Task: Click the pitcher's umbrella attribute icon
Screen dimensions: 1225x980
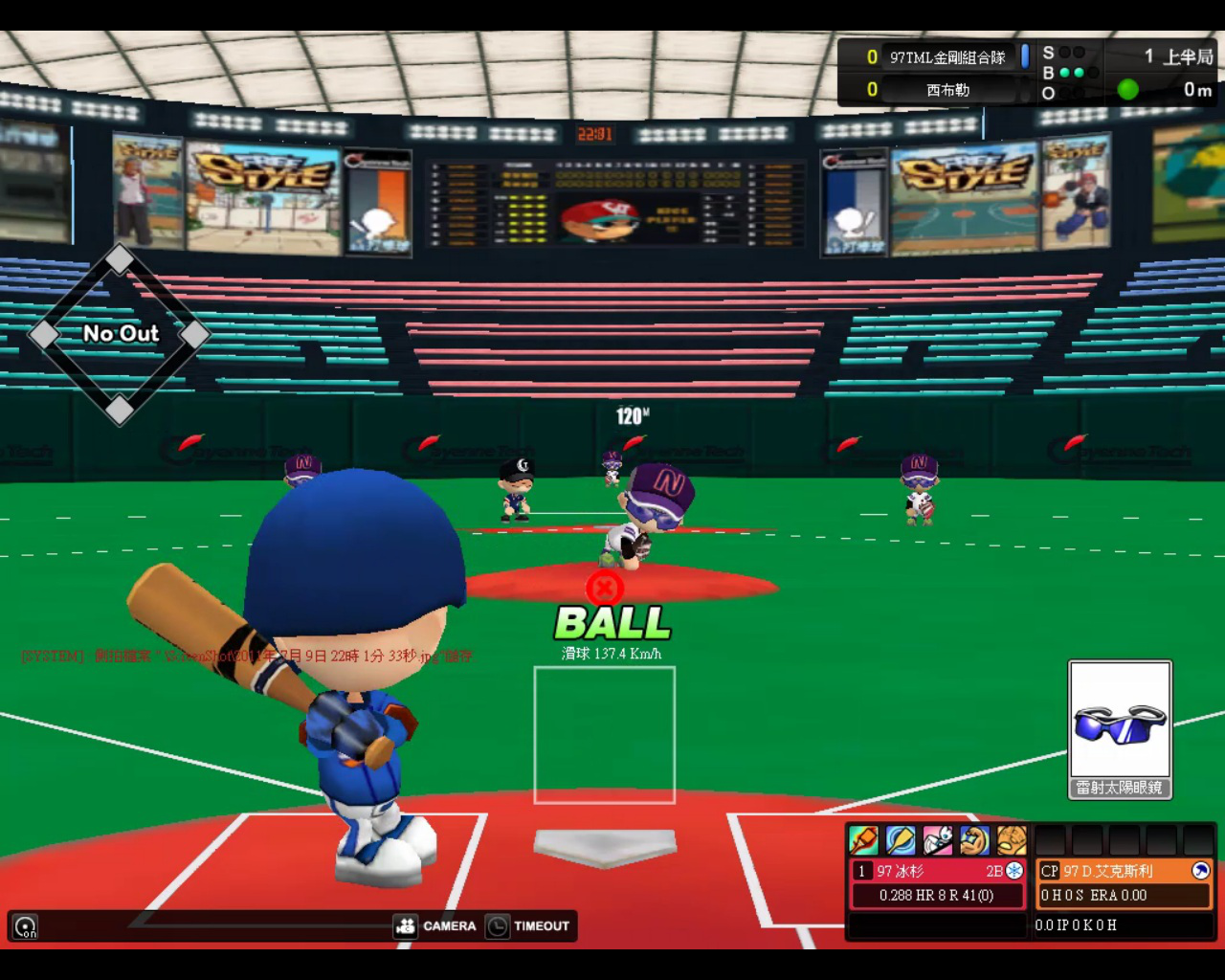Action: [1201, 871]
